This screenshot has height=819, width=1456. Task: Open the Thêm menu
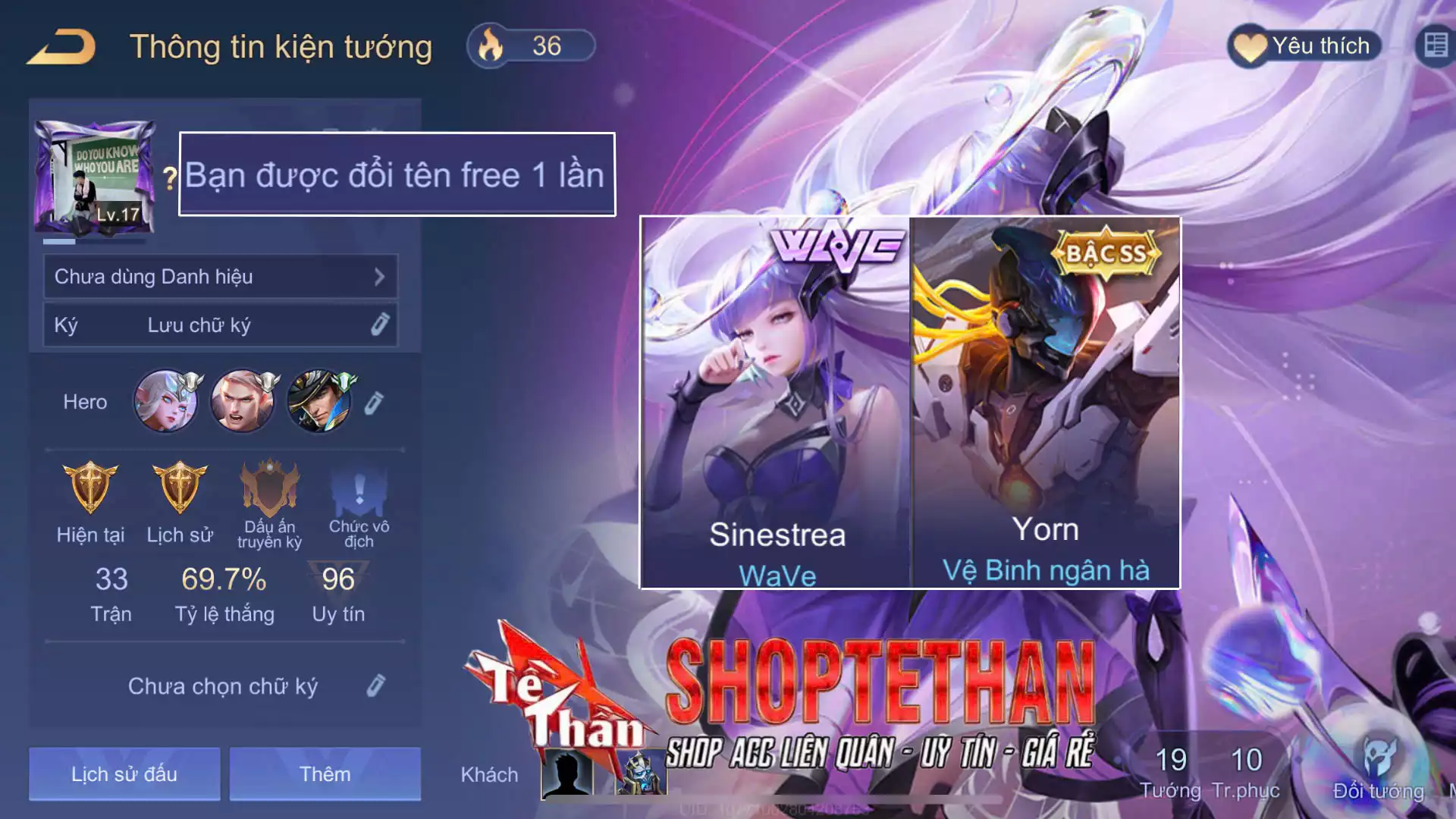[x=324, y=773]
